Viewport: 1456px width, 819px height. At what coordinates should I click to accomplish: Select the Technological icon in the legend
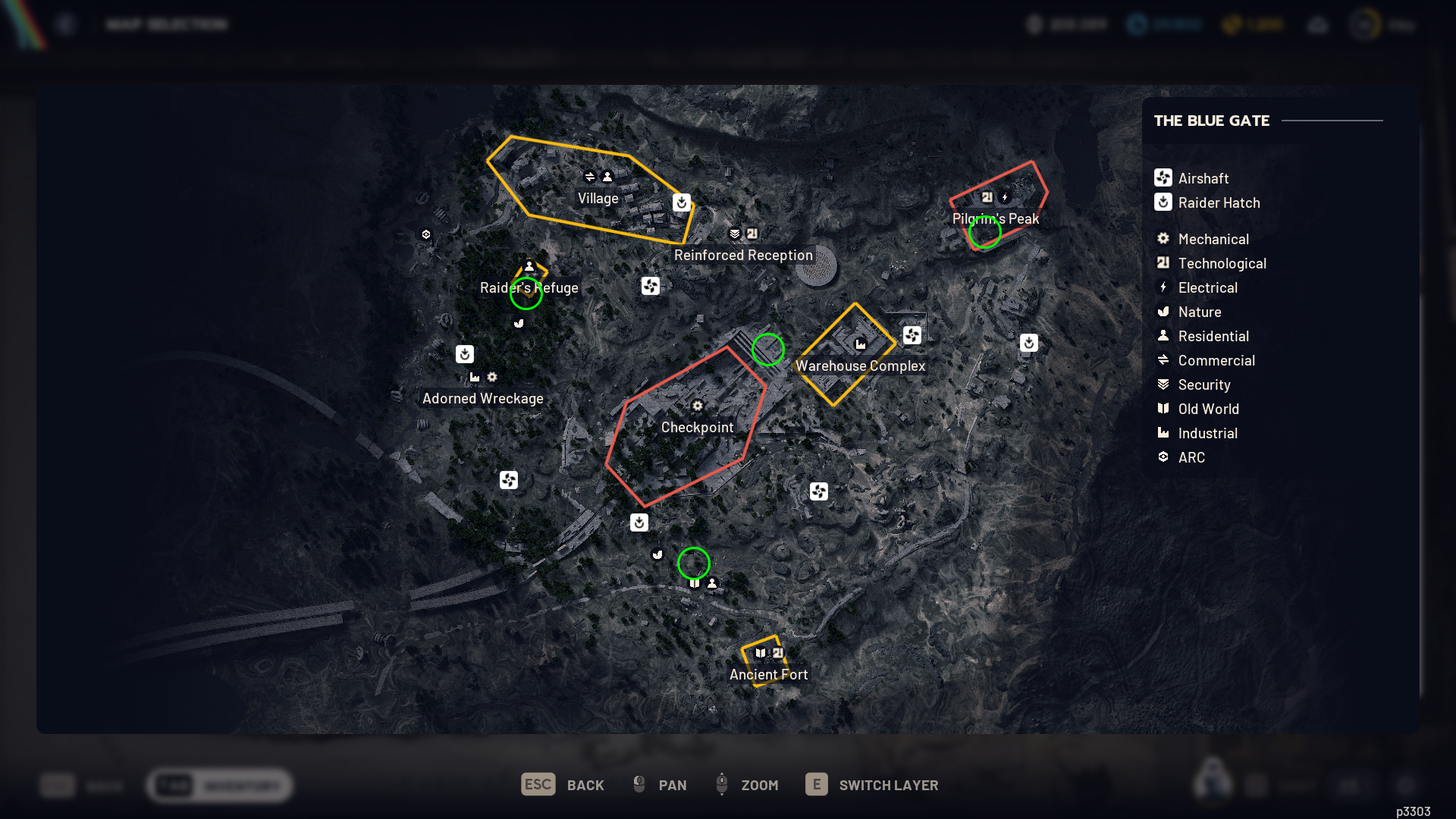1164,262
